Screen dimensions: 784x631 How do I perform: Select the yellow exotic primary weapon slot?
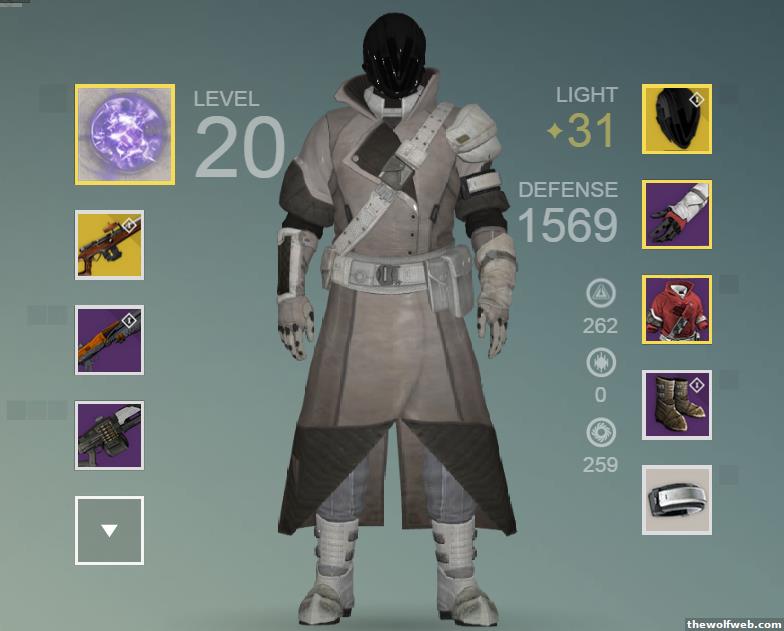109,245
